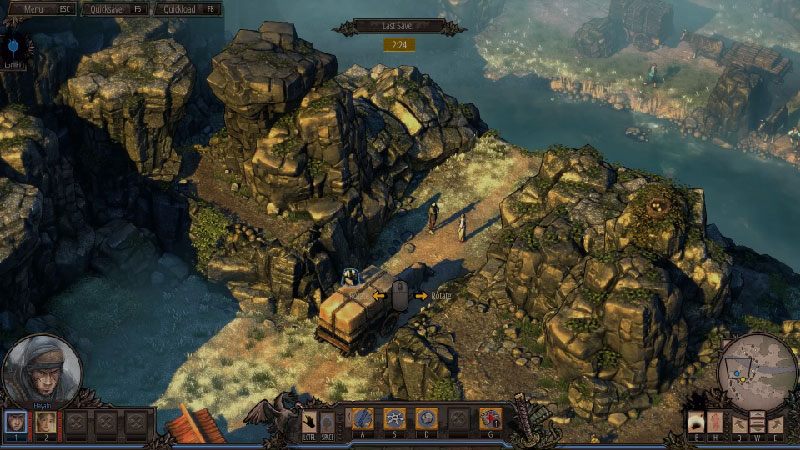Viewport: 800px width, 450px height.
Task: Switch to the second character portrait
Action: coord(45,422)
